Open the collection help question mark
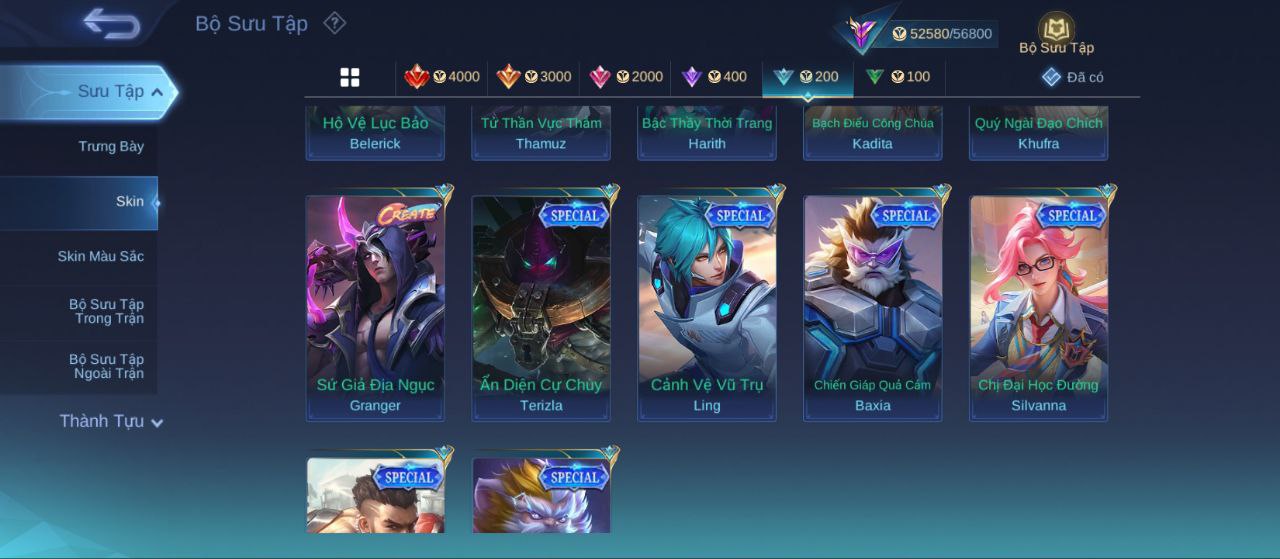1280x559 pixels. click(x=335, y=22)
